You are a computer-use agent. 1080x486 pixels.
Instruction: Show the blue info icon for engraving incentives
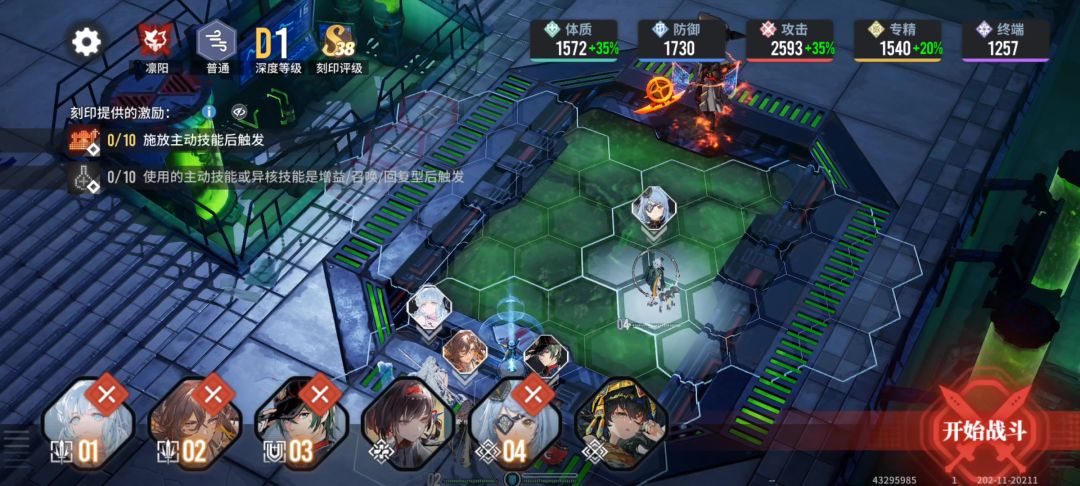click(x=209, y=112)
